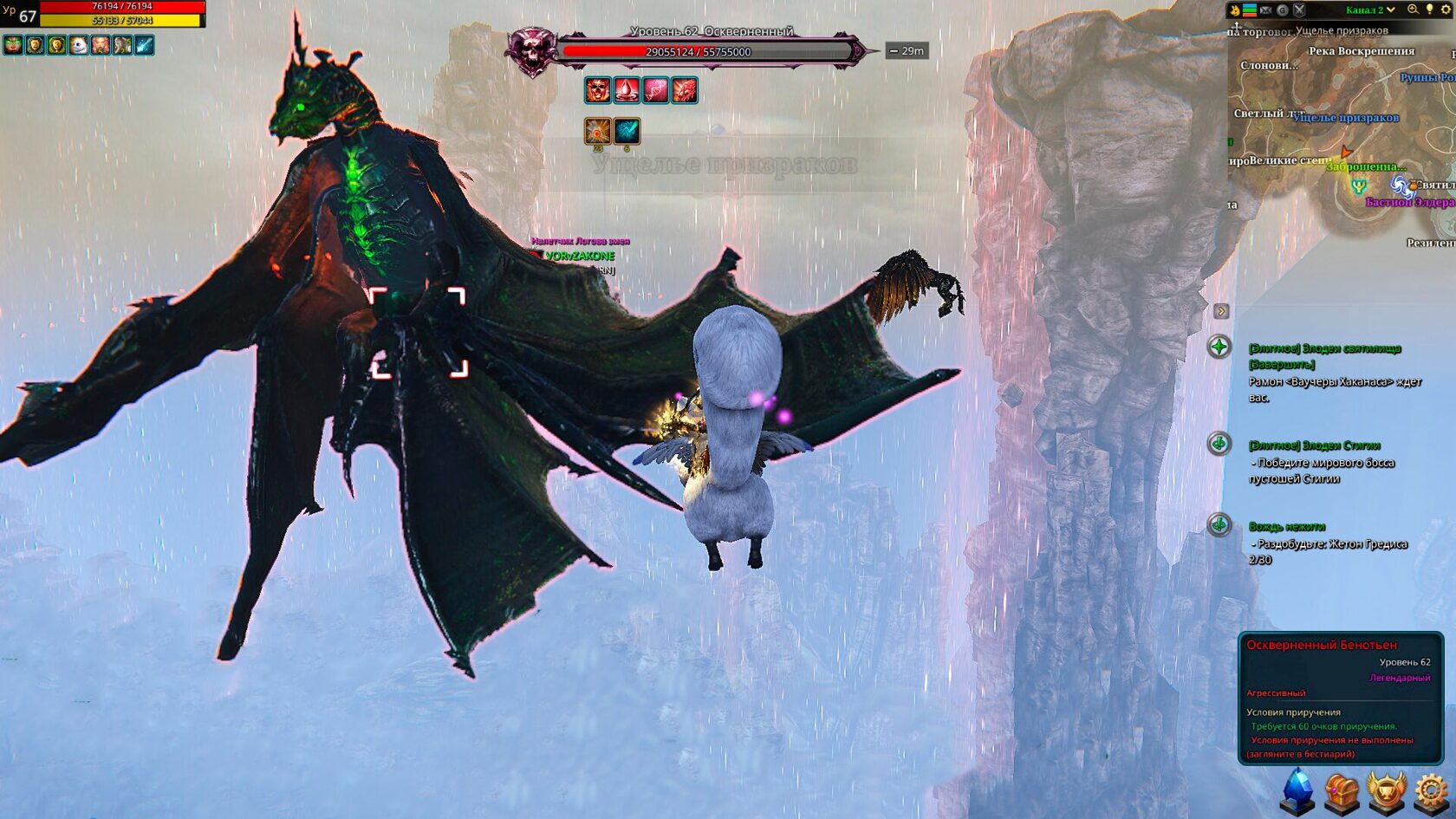Click the magnifier zoom icon above minimap
Screen dimensions: 1456x819
pyautogui.click(x=1413, y=10)
